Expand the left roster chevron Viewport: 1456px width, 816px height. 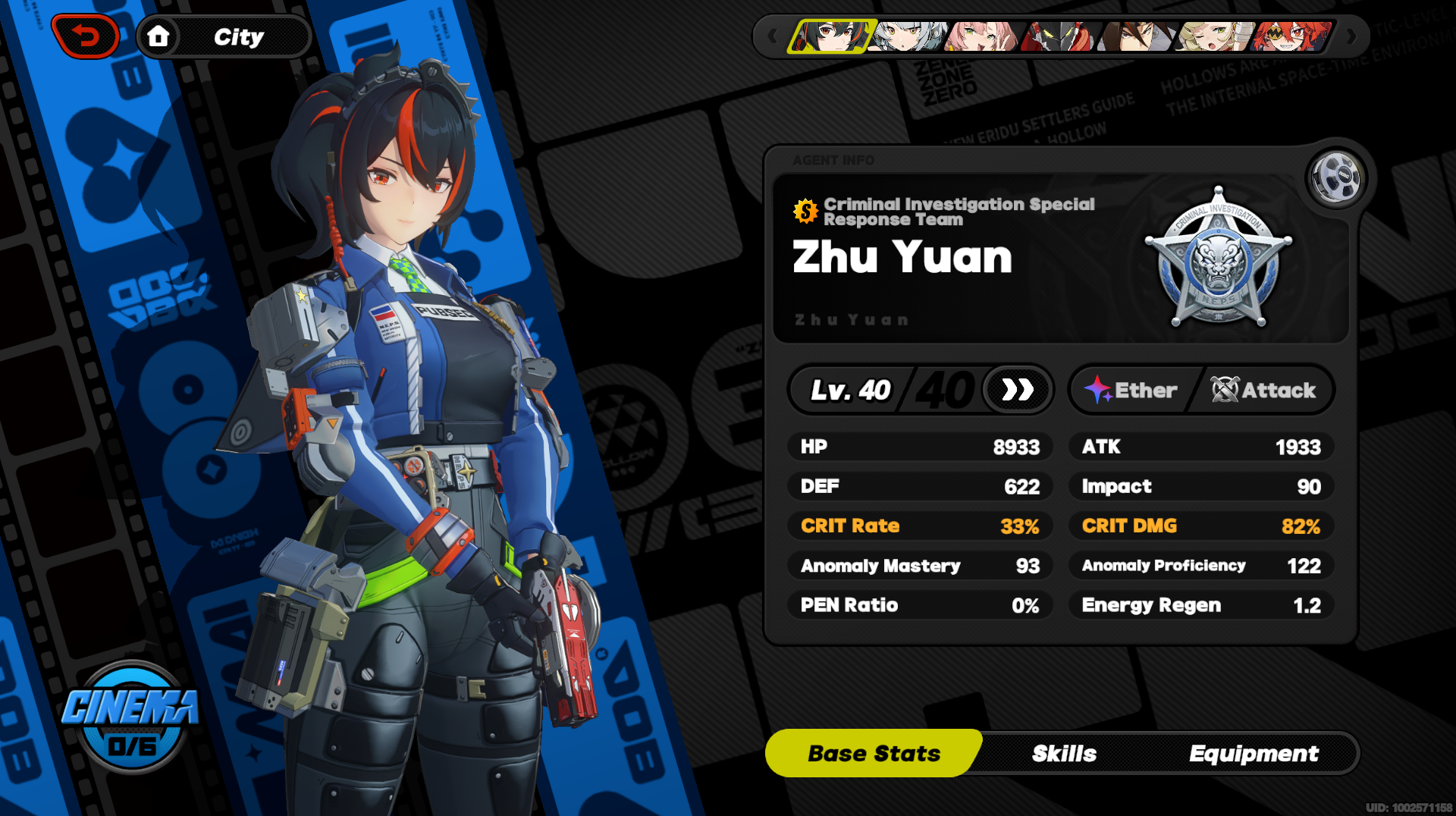(771, 36)
